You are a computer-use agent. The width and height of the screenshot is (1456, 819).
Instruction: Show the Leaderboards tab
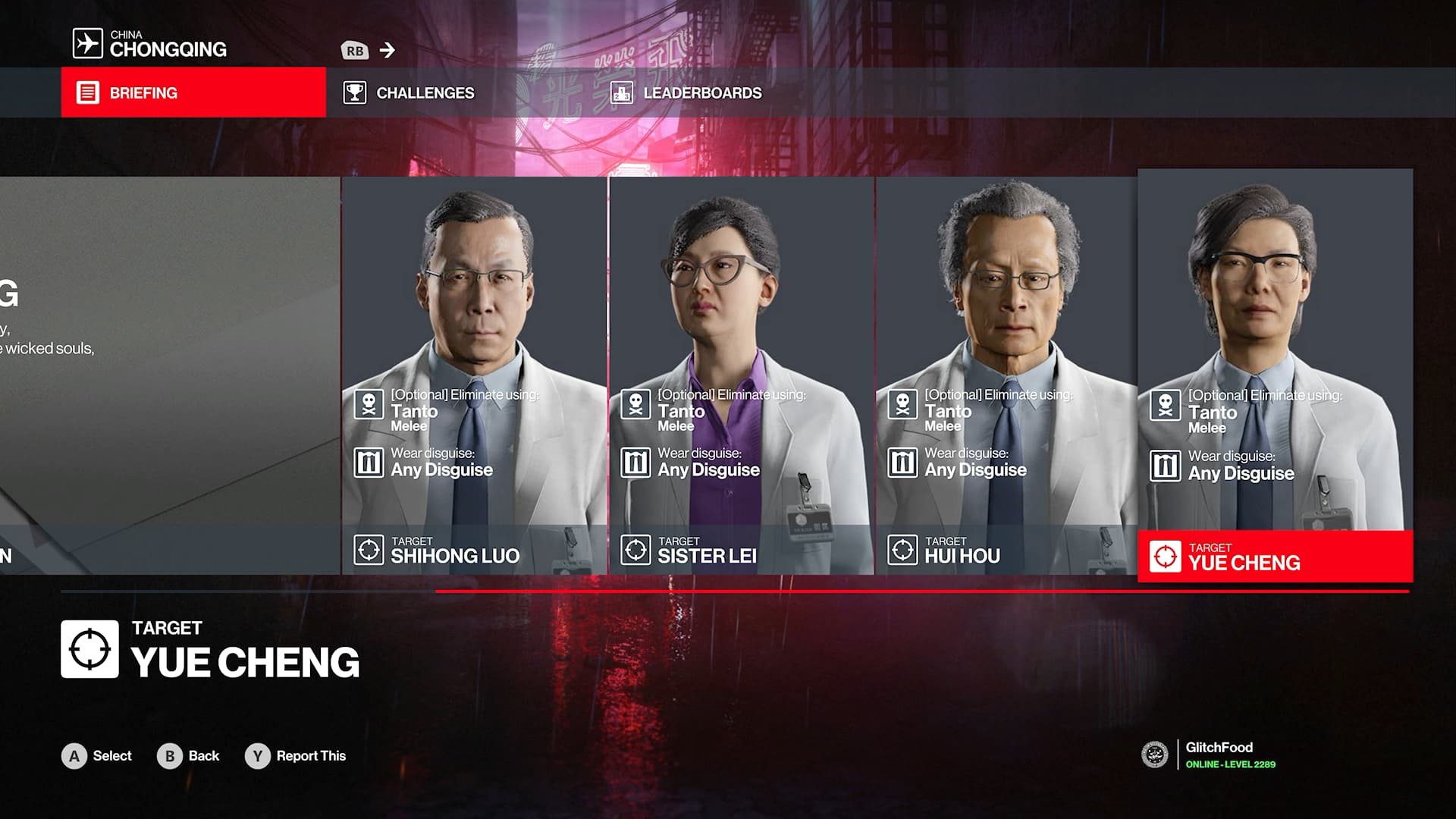click(x=687, y=93)
